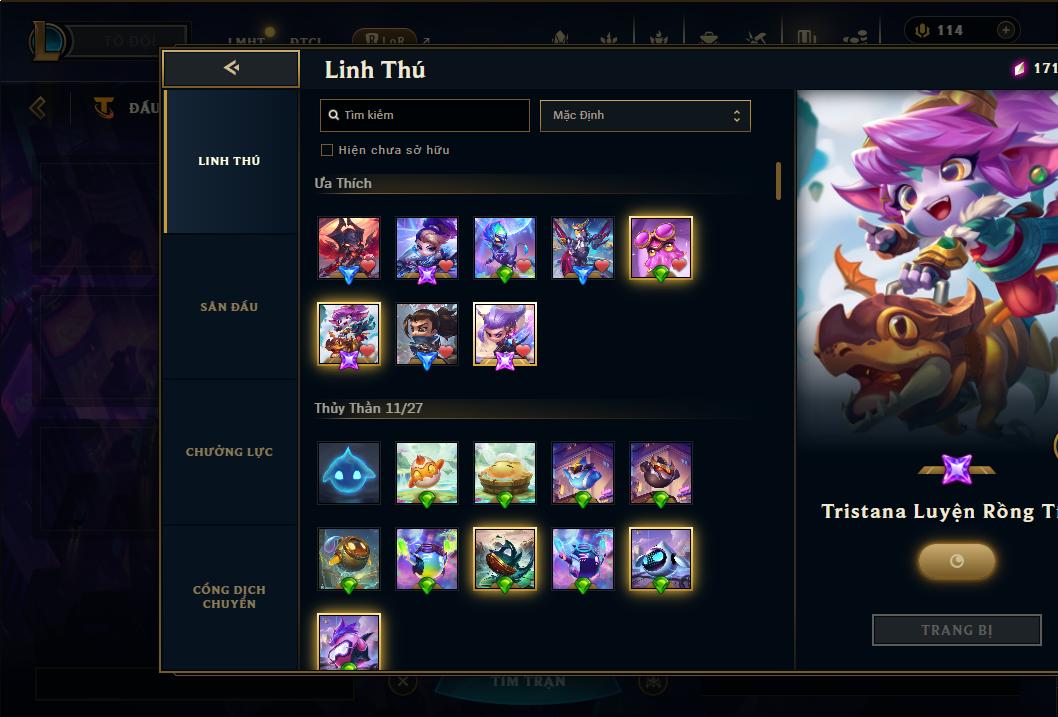Viewport: 1058px width, 717px height.
Task: Toggle the Hiện chưa sở hữu checkbox
Action: point(327,150)
